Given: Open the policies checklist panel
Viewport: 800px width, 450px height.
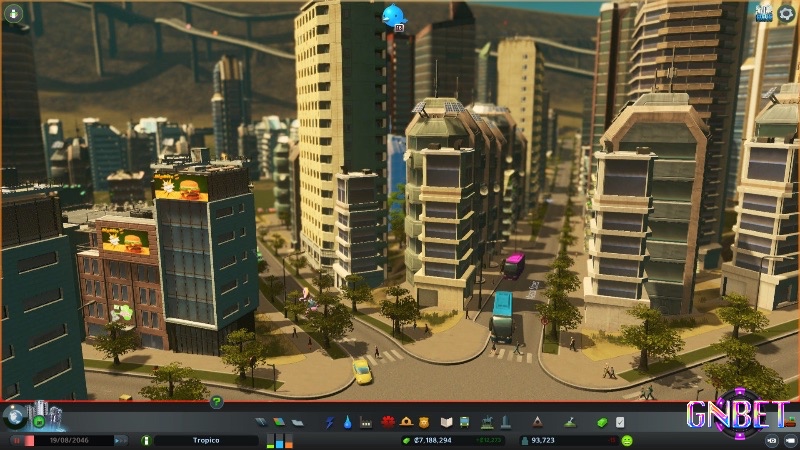Looking at the screenshot, I should pyautogui.click(x=620, y=422).
